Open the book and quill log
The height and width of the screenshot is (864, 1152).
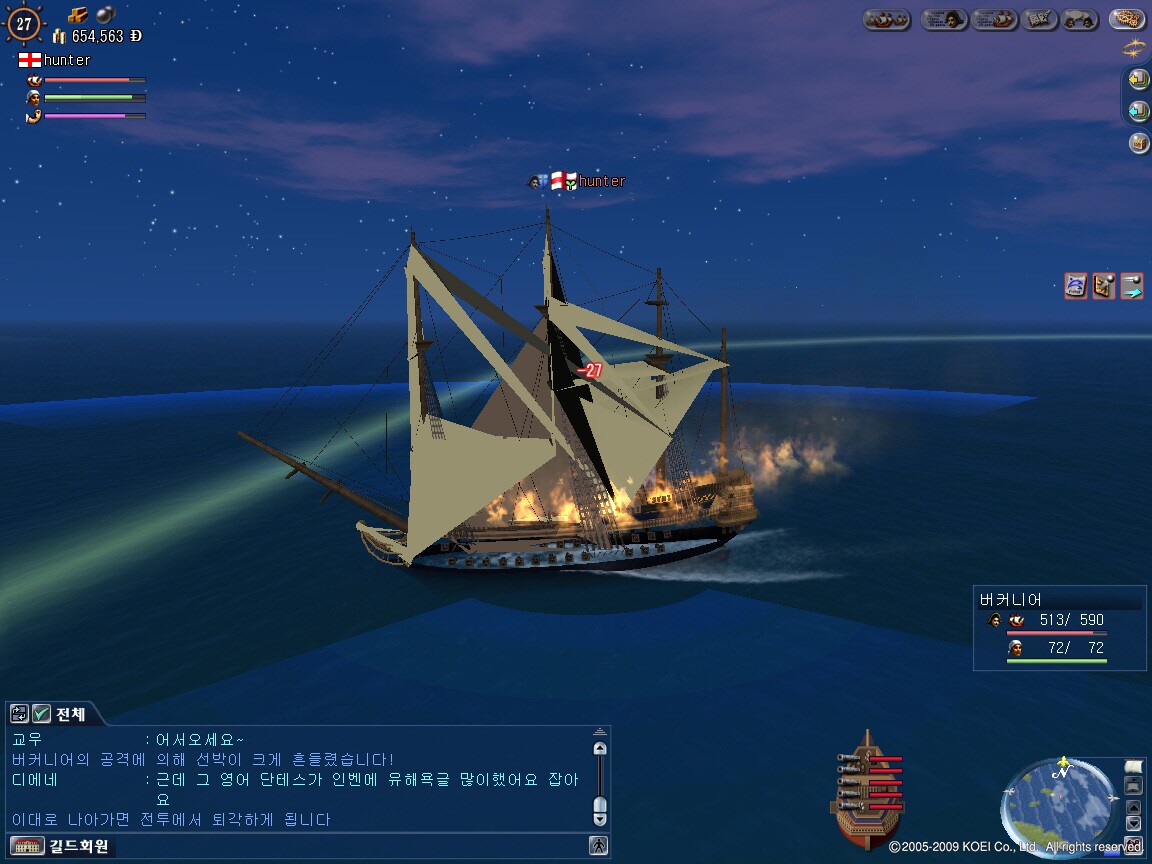[1041, 19]
